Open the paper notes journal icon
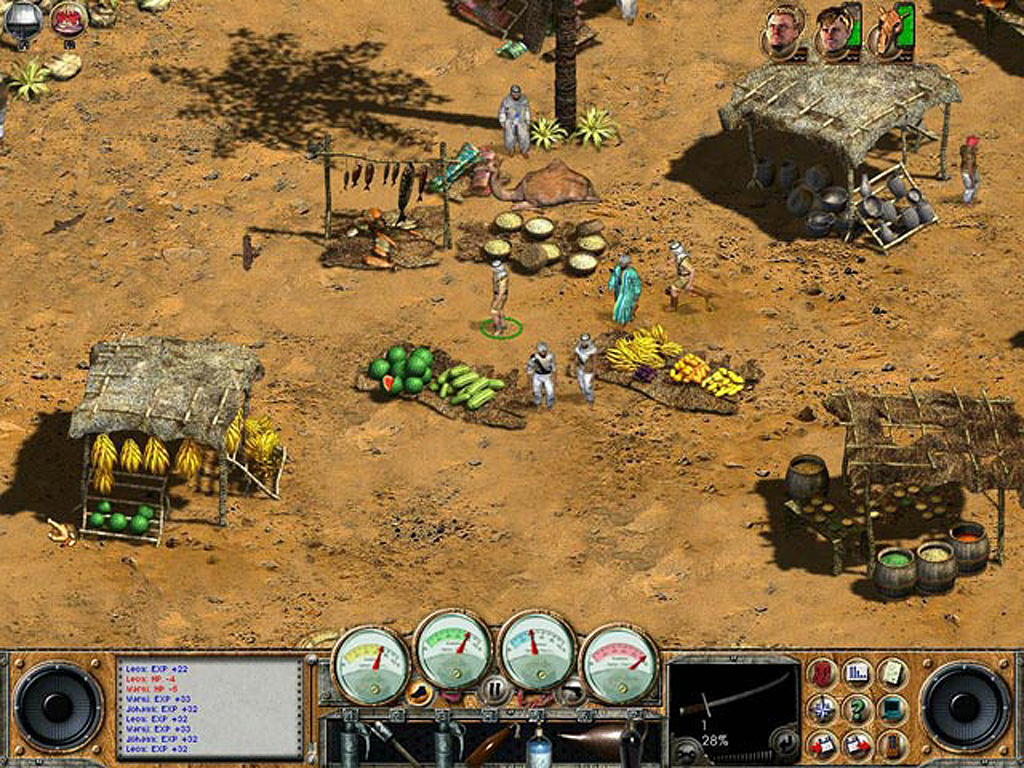This screenshot has width=1024, height=768. [891, 674]
